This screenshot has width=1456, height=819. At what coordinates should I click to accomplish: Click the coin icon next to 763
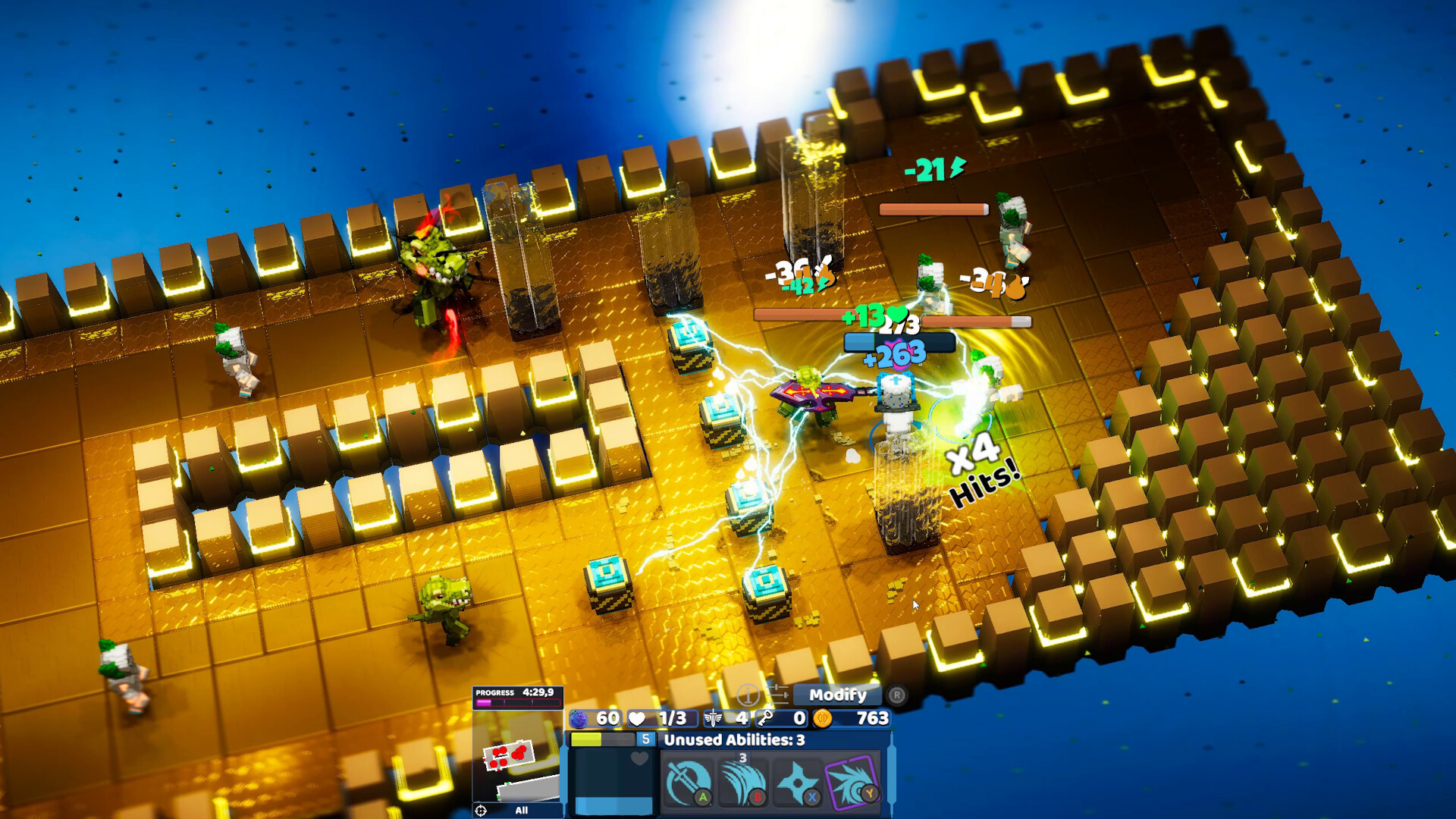[824, 719]
